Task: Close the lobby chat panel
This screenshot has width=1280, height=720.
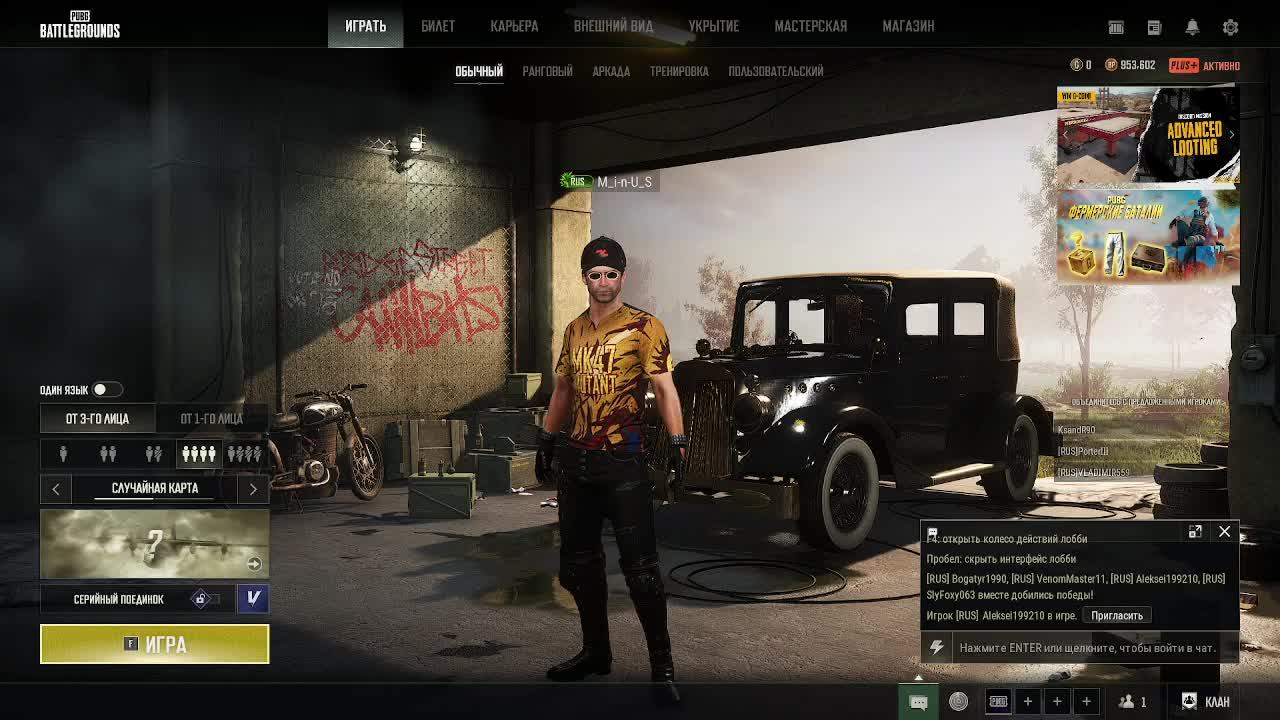Action: (1224, 532)
